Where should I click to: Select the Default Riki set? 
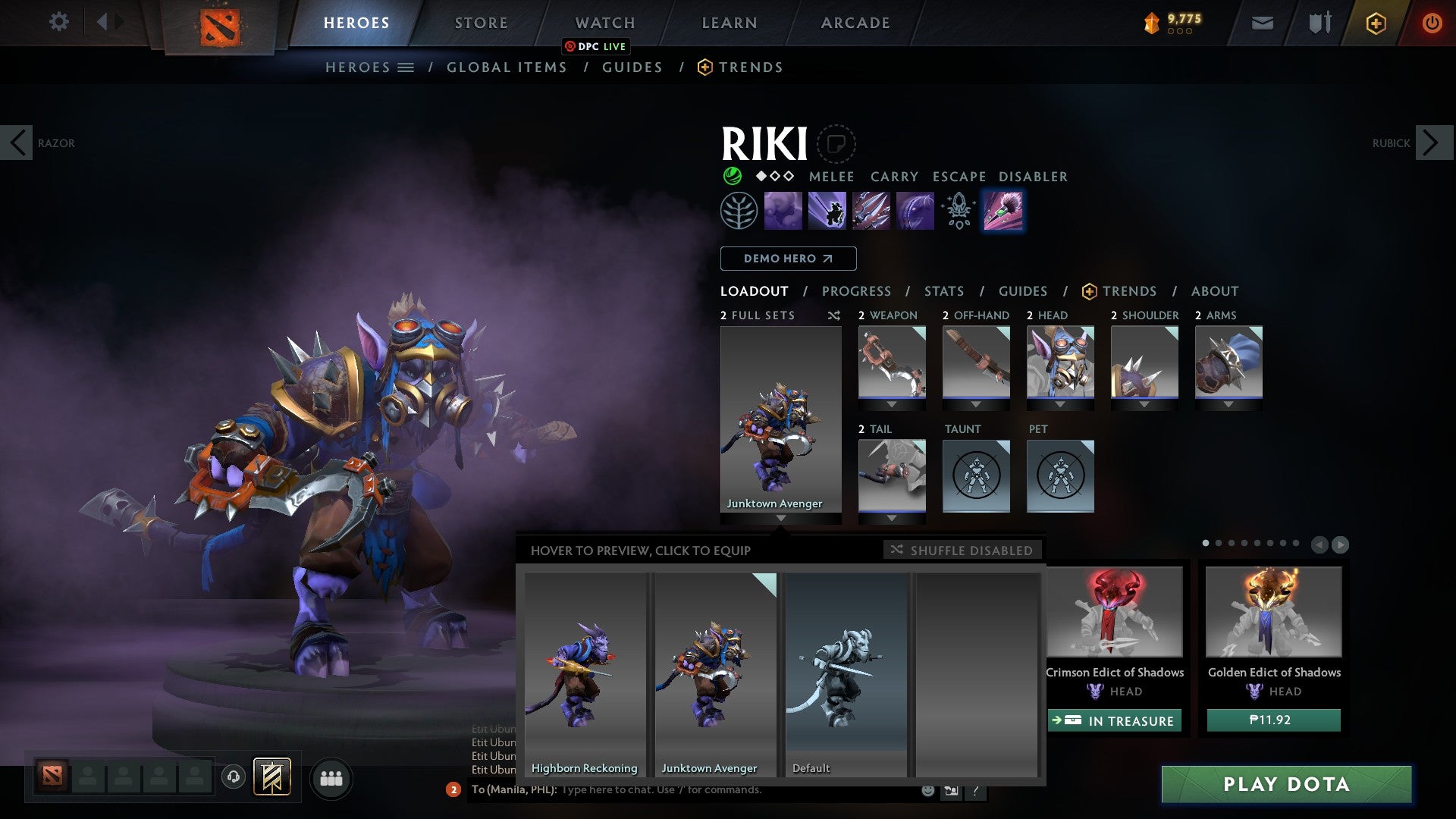point(846,673)
